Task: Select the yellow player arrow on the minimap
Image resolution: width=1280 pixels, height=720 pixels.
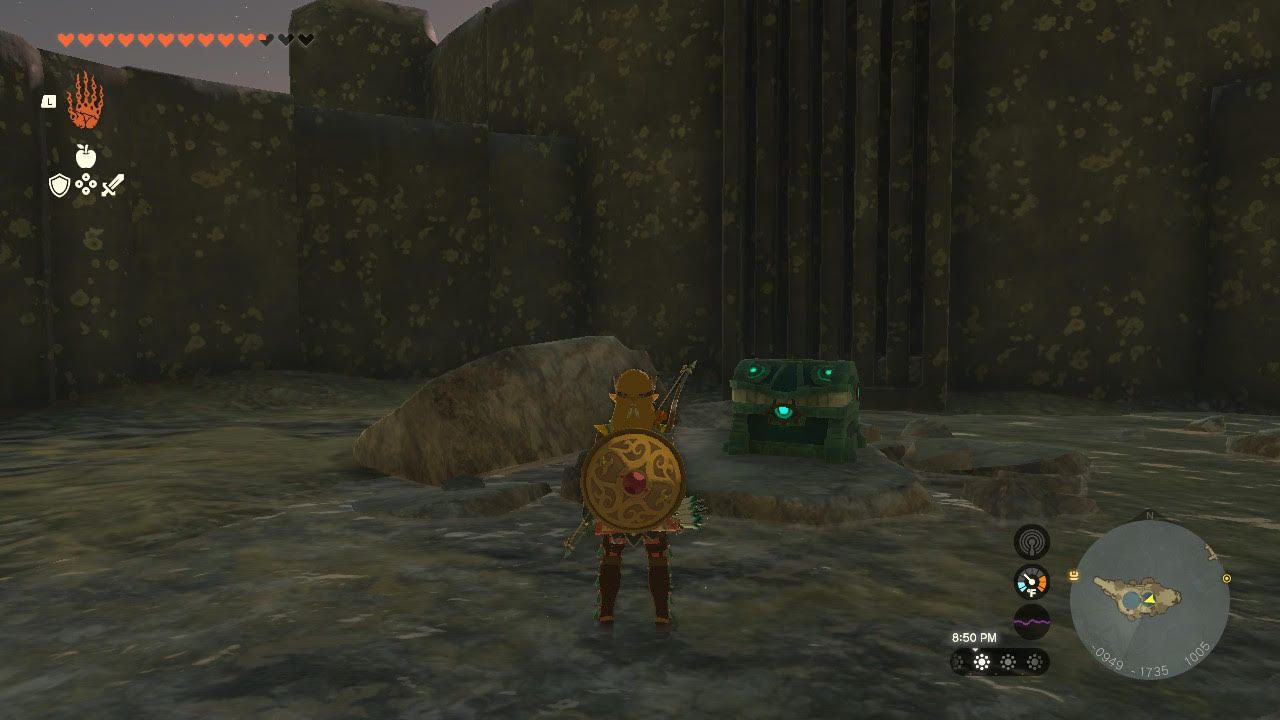Action: pyautogui.click(x=1149, y=599)
